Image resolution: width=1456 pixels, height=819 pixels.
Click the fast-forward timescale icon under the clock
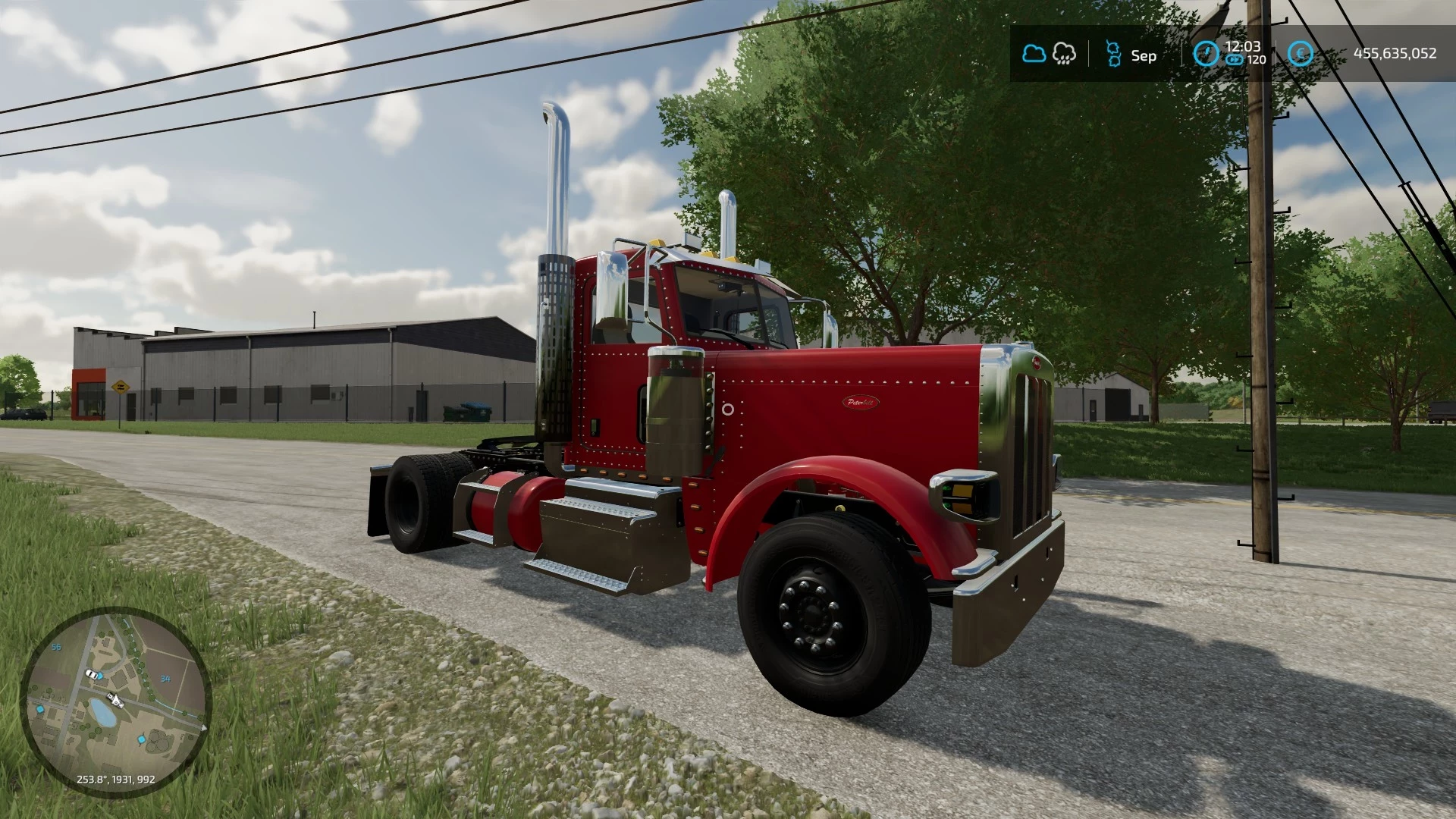1235,61
